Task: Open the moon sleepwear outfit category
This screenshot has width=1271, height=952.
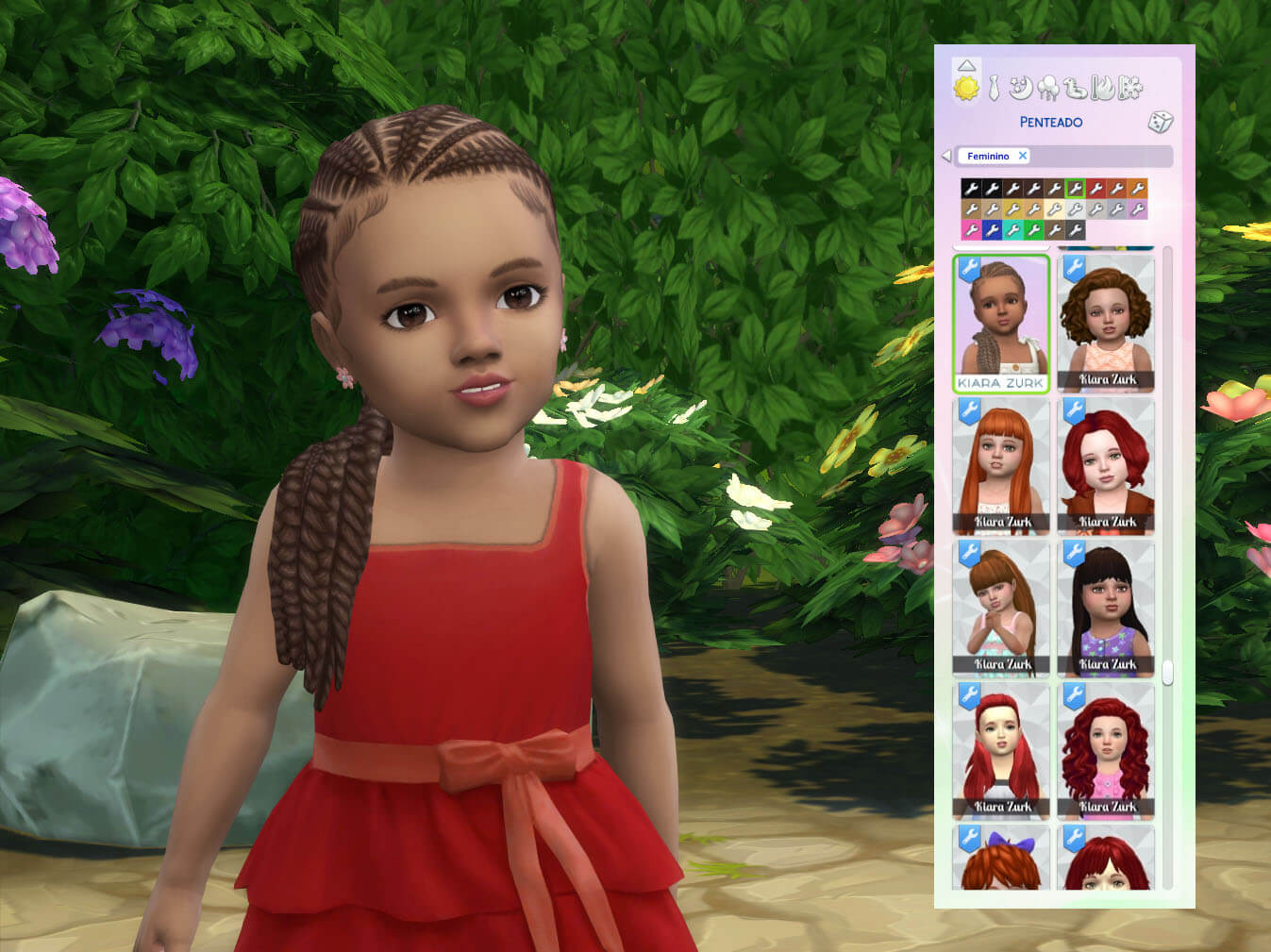Action: point(1020,89)
